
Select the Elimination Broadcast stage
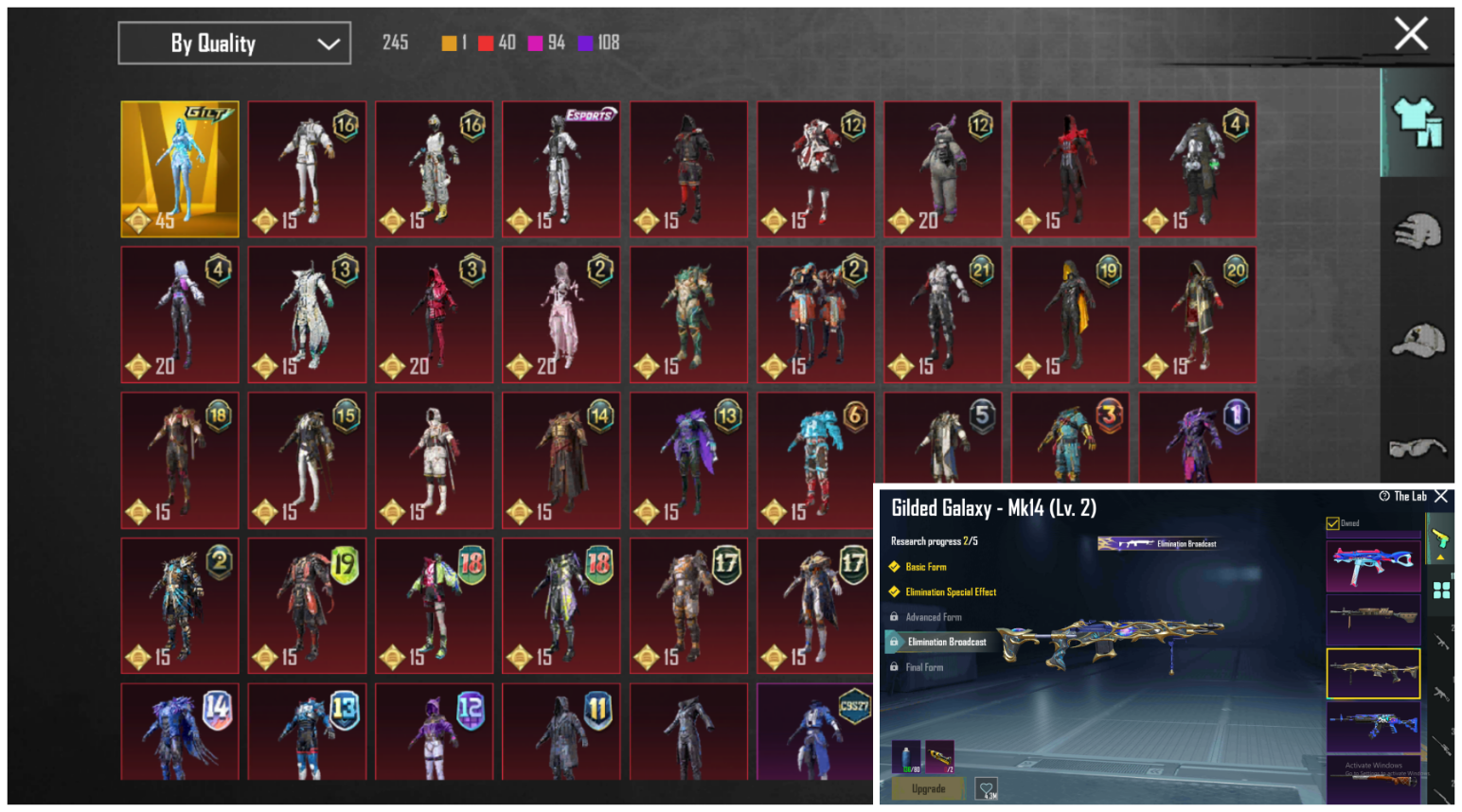click(948, 641)
